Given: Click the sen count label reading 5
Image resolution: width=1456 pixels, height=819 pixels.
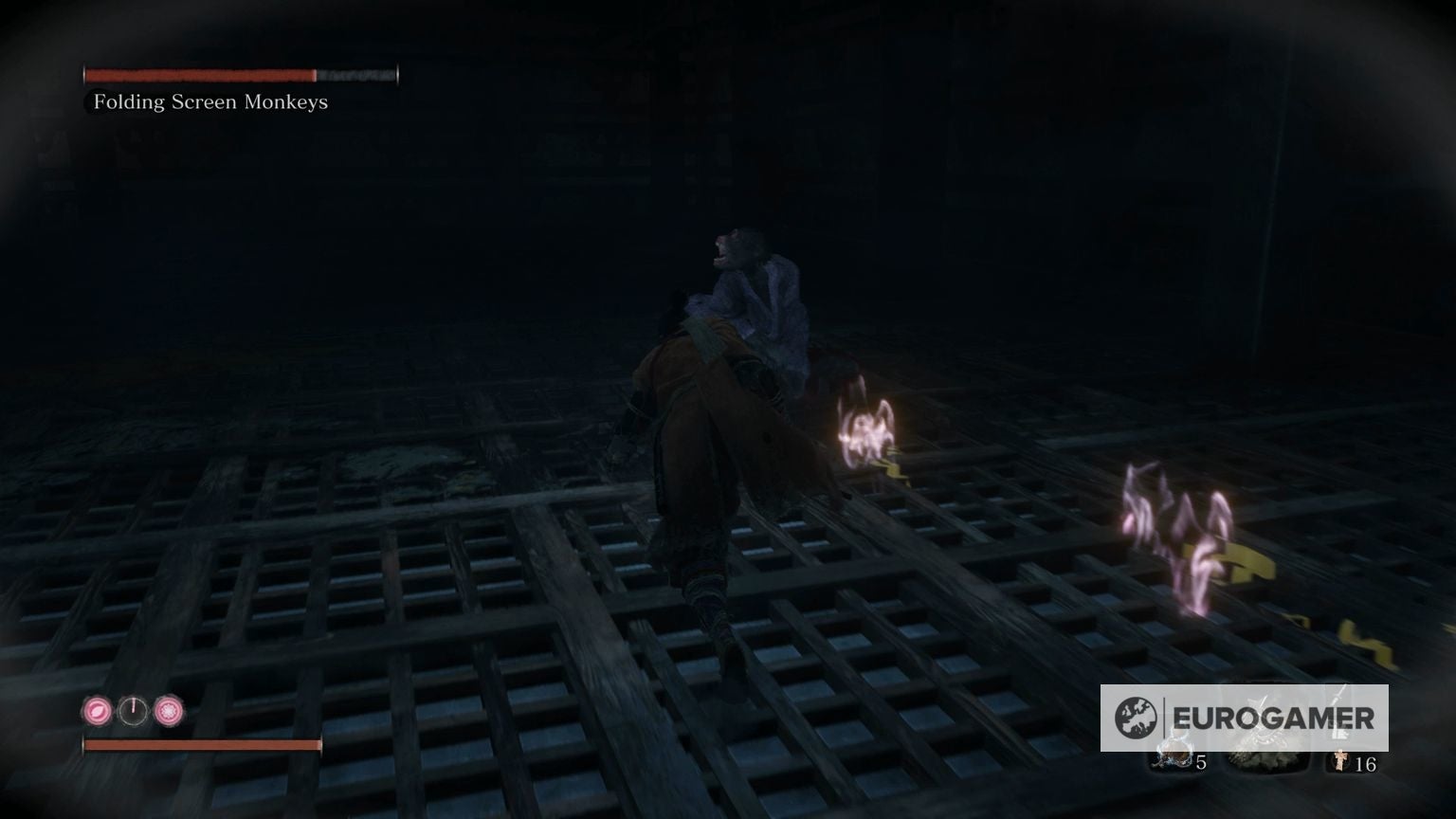Looking at the screenshot, I should click(x=1200, y=762).
